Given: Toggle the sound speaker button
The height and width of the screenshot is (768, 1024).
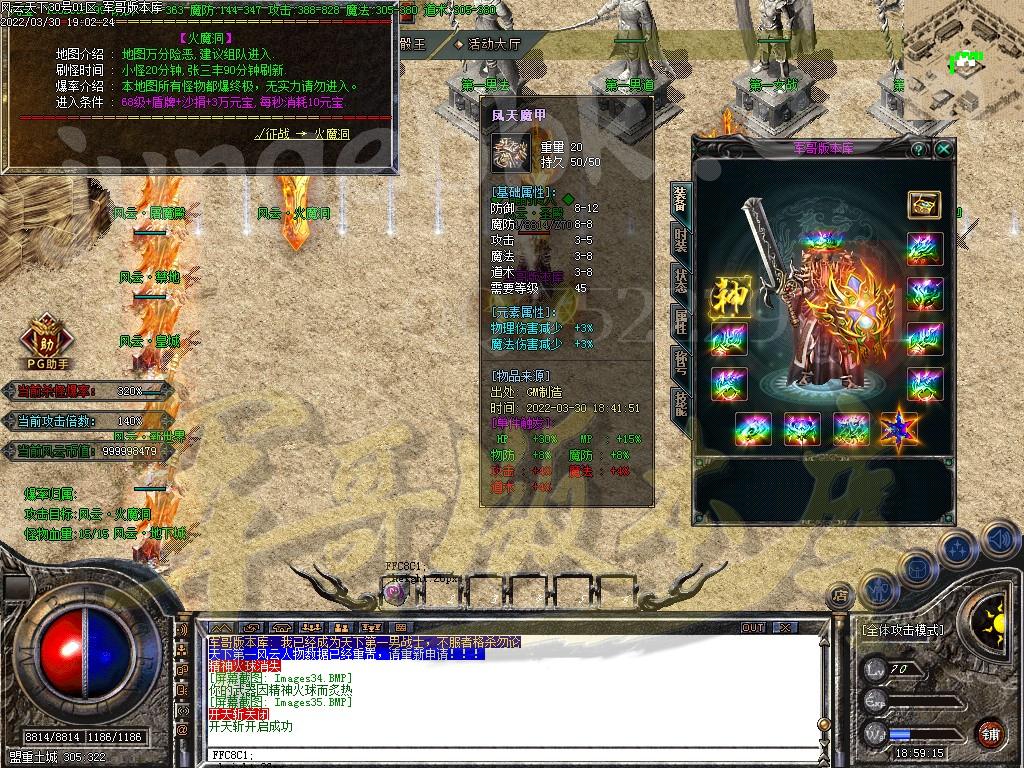Looking at the screenshot, I should coord(998,539).
